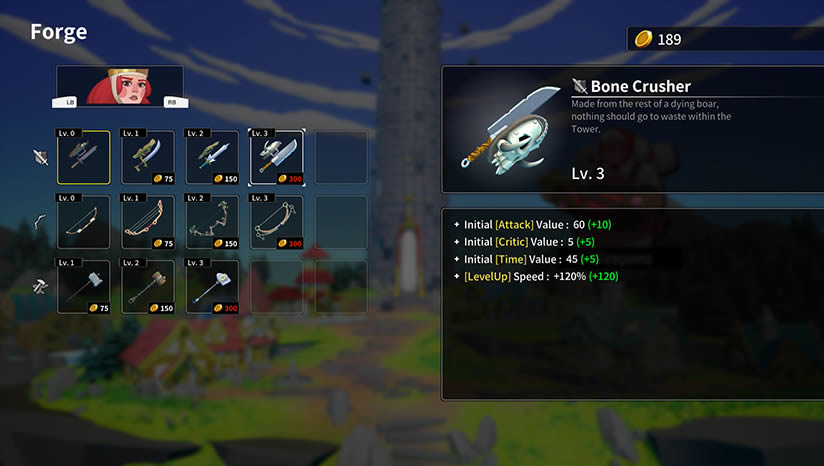Select the Lv. 0 bow slot

click(x=84, y=222)
